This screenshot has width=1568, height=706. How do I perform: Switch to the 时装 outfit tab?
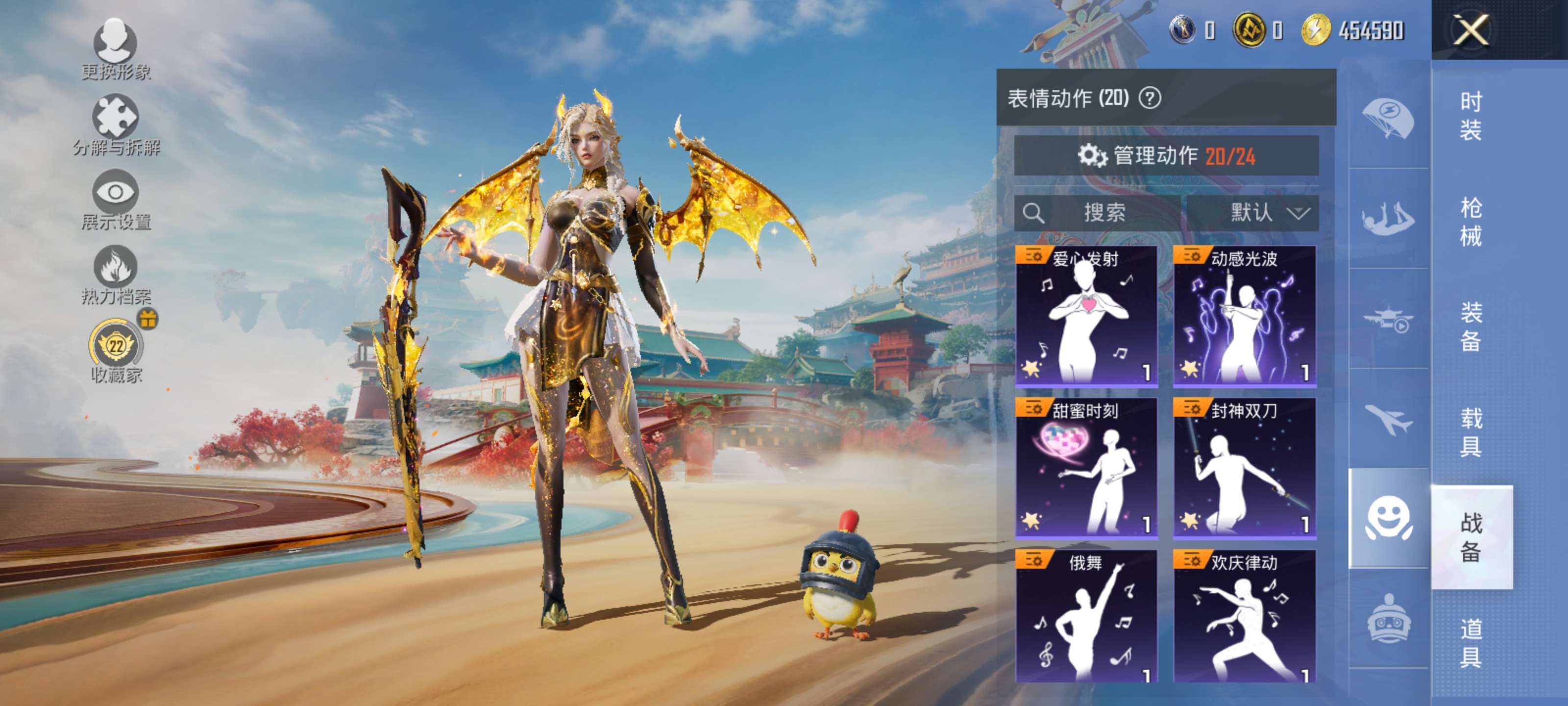point(1470,116)
